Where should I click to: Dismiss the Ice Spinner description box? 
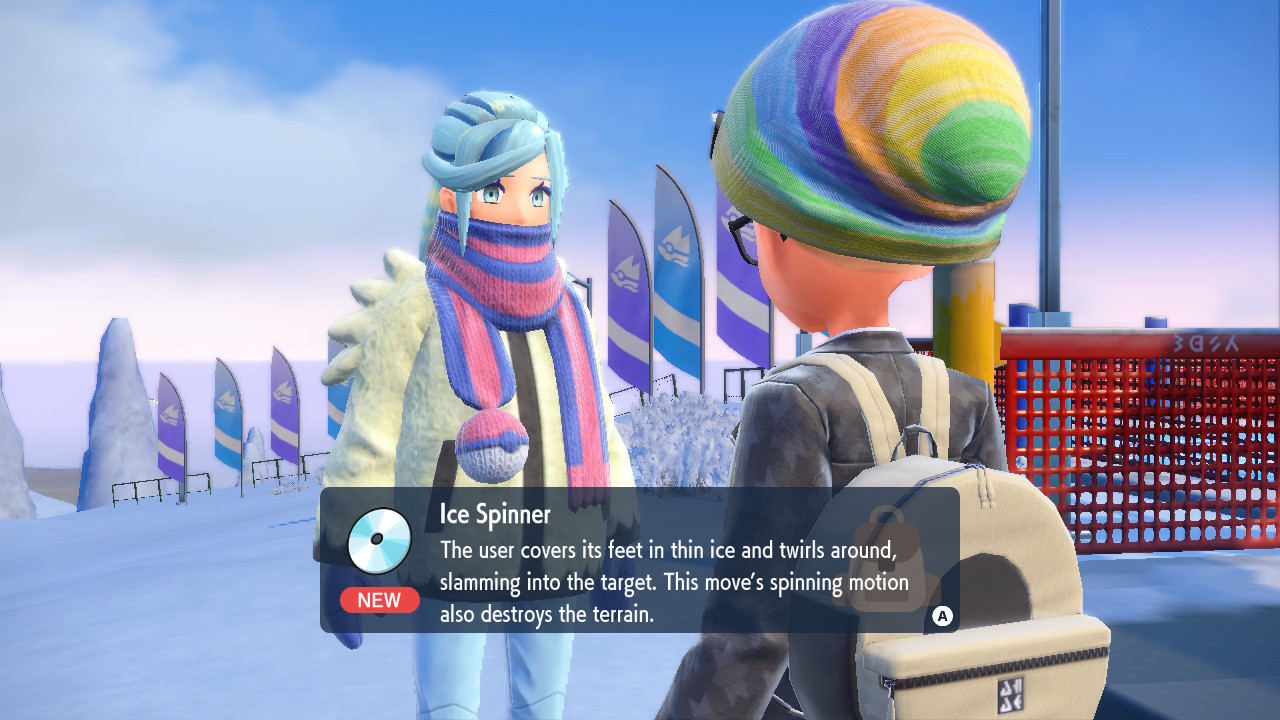coord(941,616)
